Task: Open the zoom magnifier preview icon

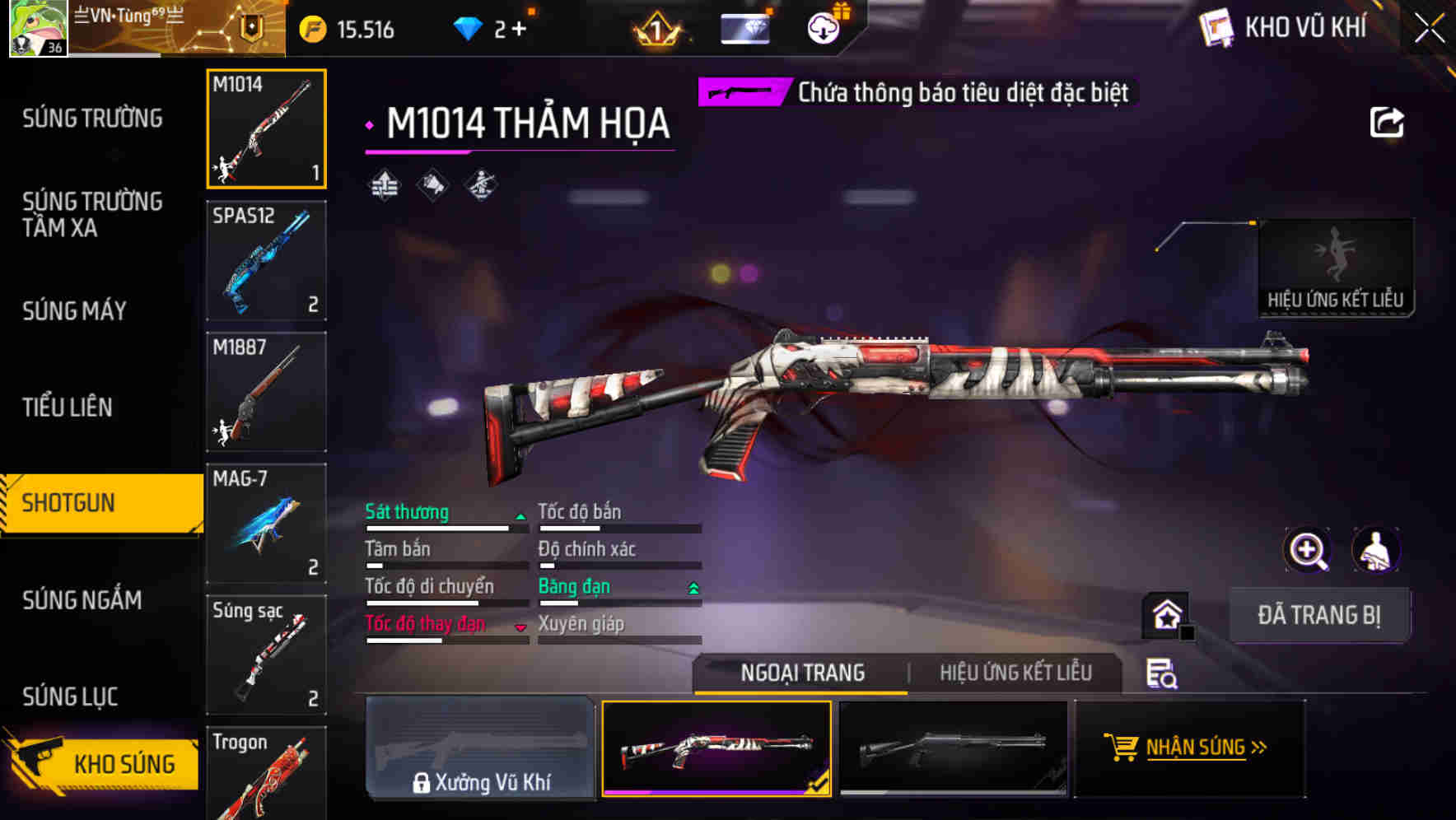Action: point(1307,550)
